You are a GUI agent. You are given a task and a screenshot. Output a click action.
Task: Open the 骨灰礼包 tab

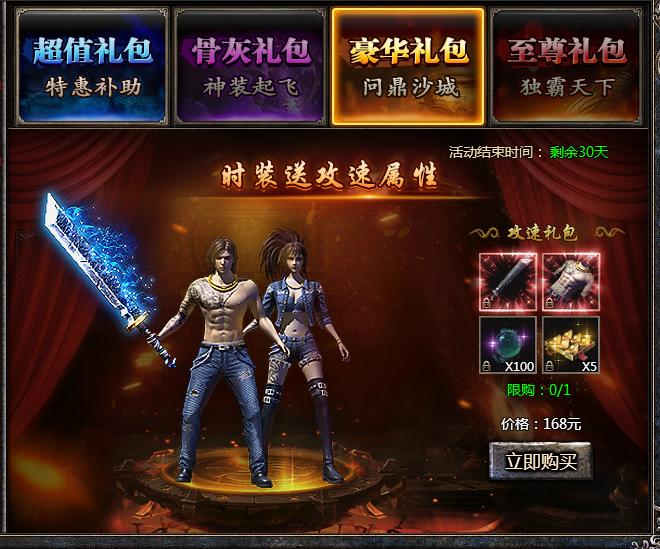coord(250,66)
